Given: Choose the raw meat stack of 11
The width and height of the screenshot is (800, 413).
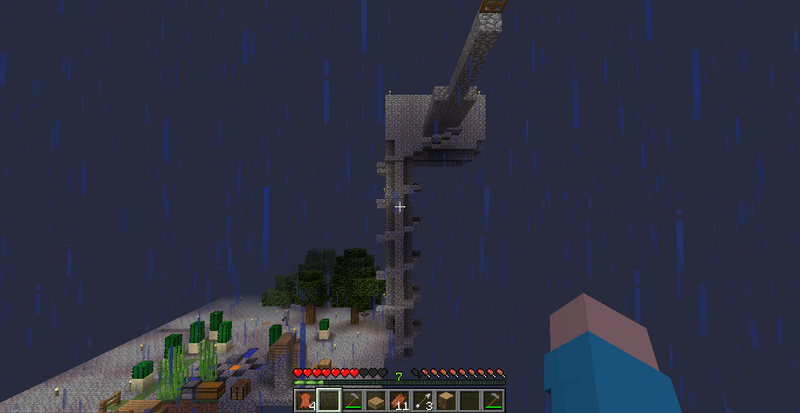Looking at the screenshot, I should tap(399, 401).
